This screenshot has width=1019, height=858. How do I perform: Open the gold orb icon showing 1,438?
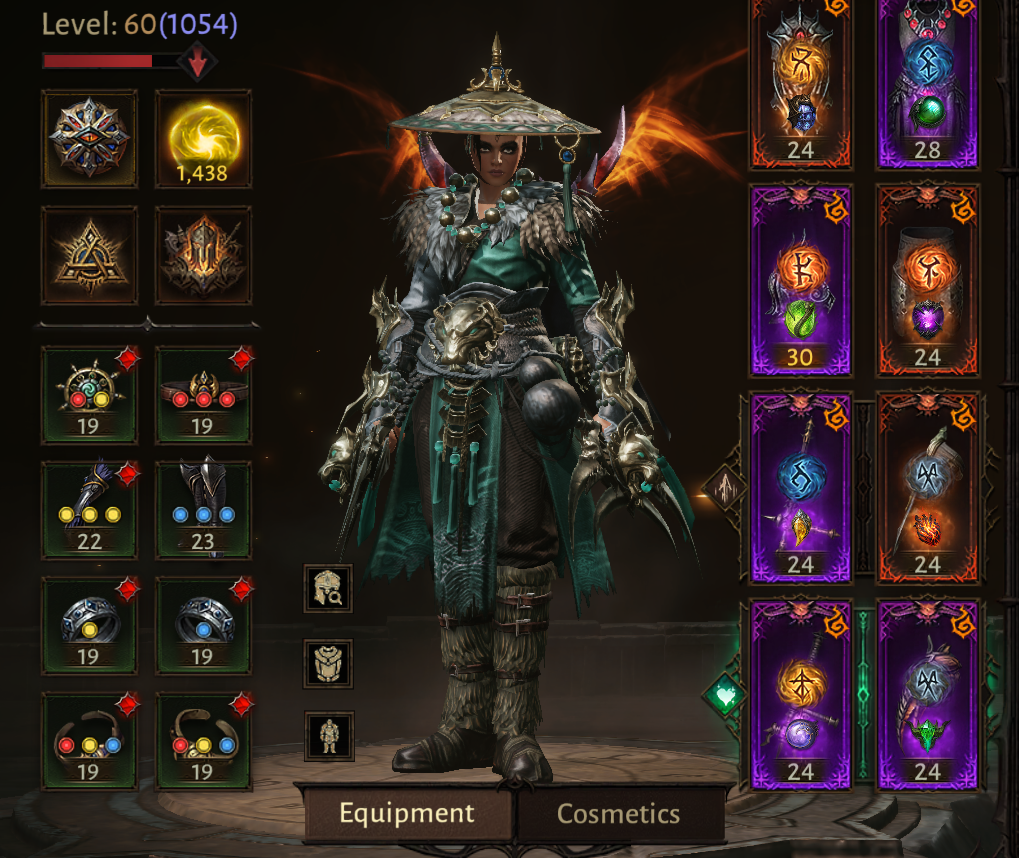pos(203,139)
